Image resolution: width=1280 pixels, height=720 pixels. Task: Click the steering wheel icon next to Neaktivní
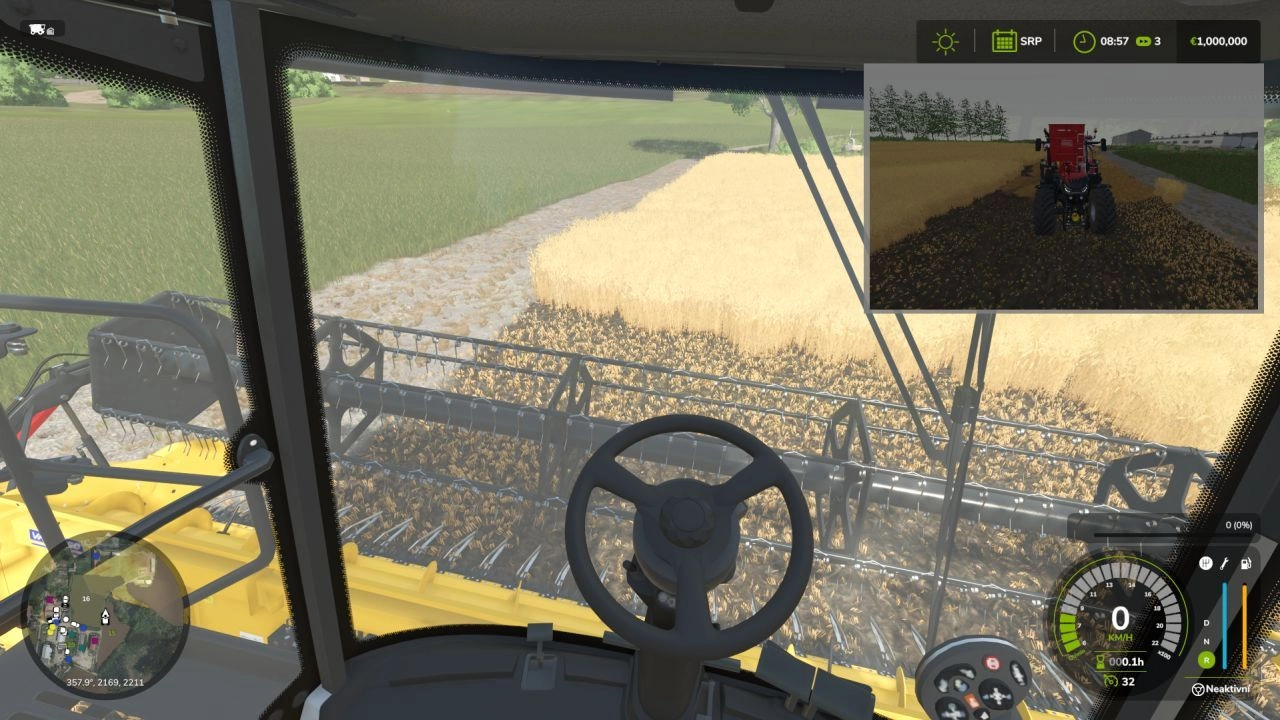tap(1197, 689)
